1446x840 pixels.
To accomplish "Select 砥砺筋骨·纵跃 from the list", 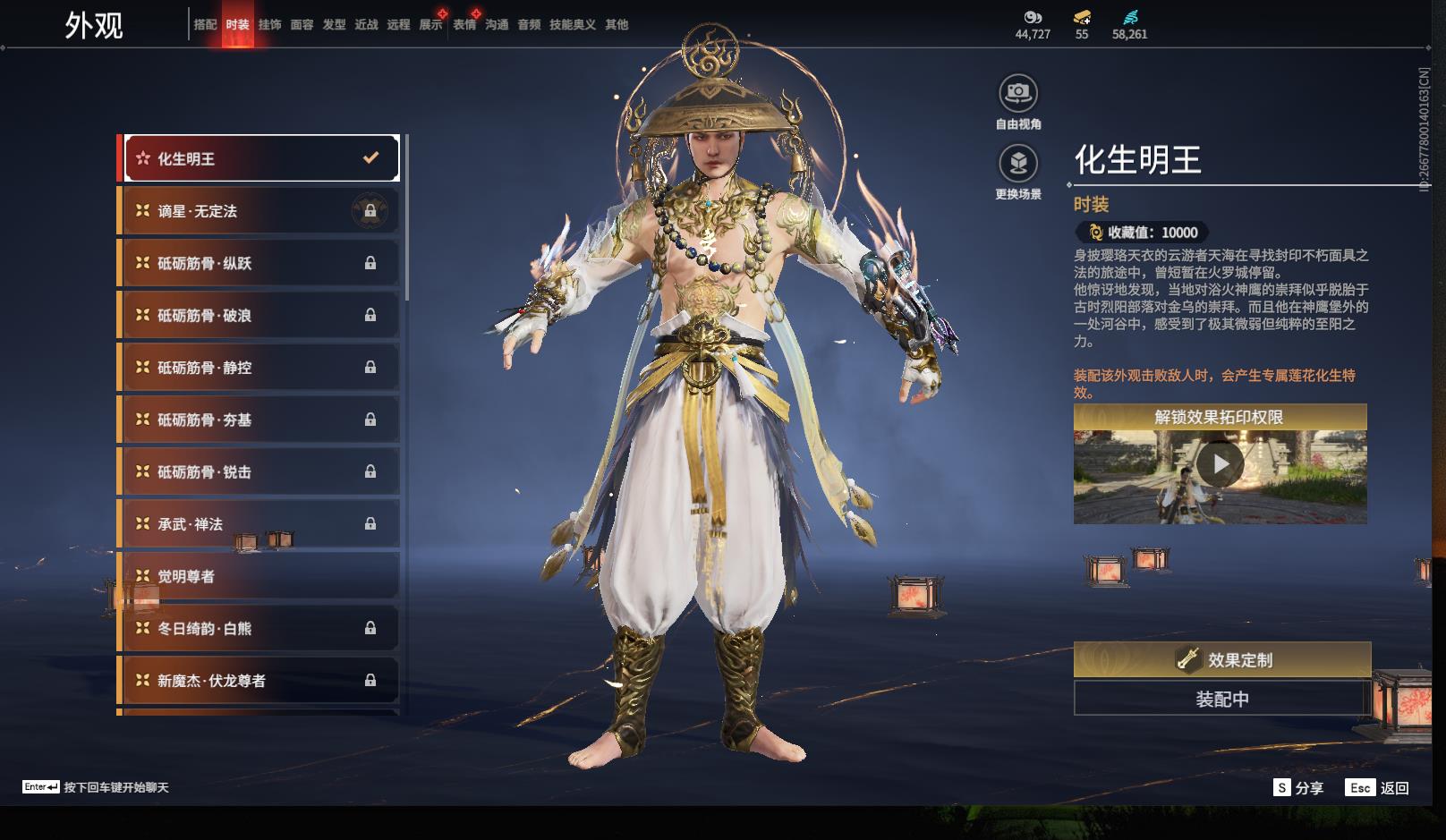I will tap(260, 263).
